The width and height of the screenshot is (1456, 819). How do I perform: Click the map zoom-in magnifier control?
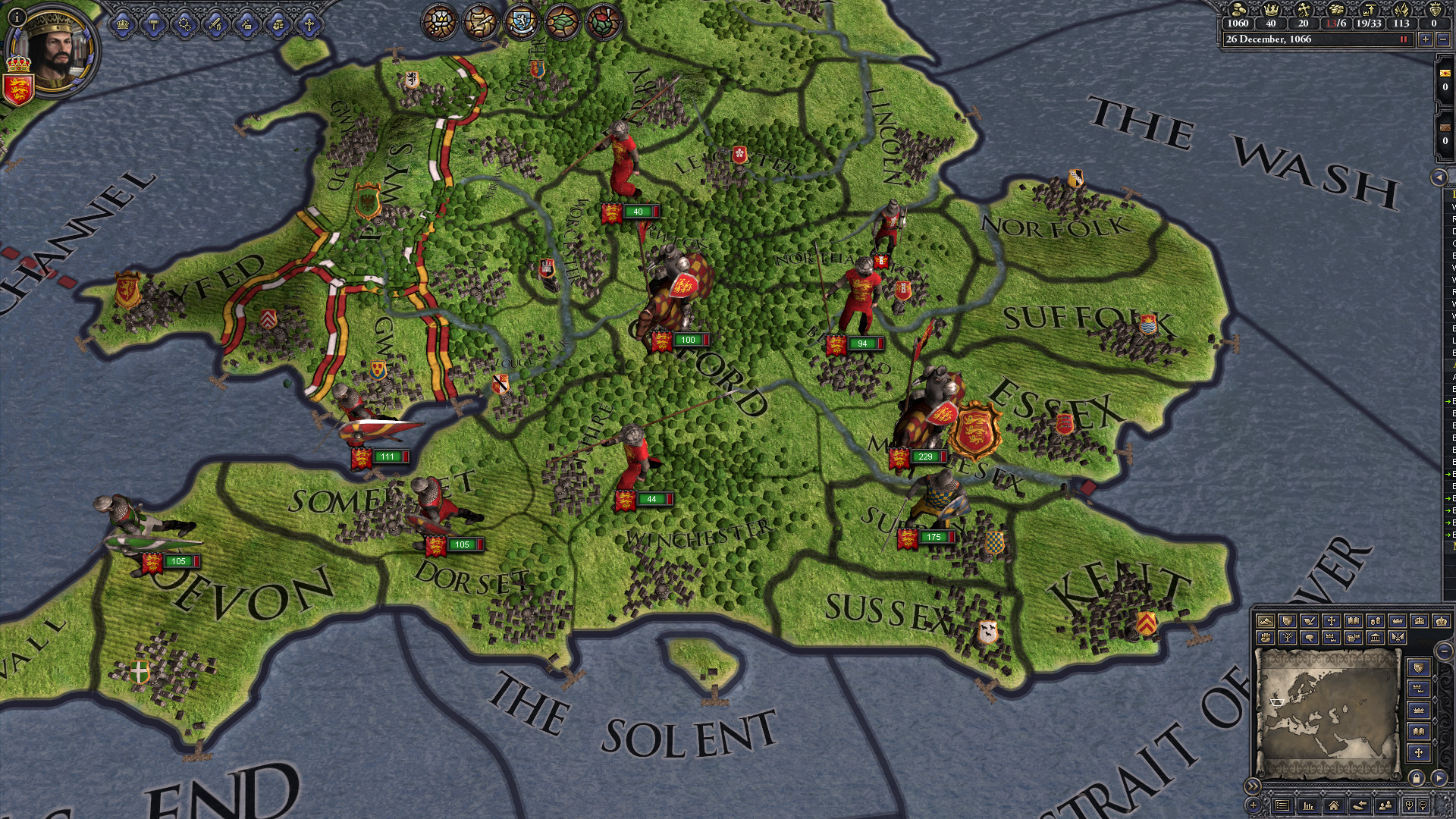tap(1409, 805)
